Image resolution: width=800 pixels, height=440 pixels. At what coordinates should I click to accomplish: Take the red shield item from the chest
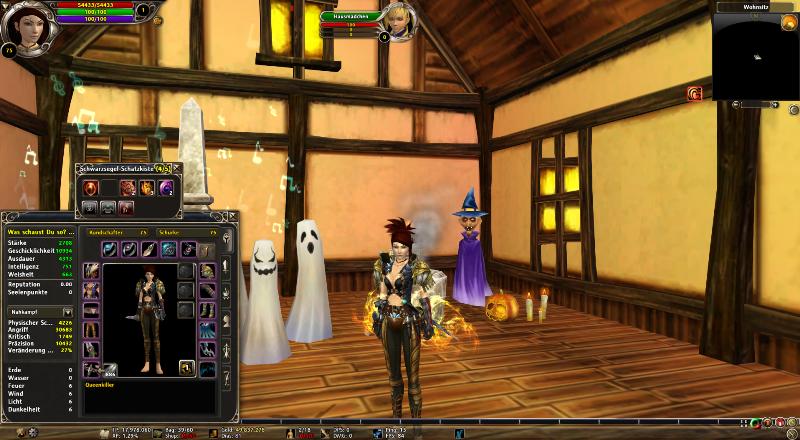(x=89, y=188)
